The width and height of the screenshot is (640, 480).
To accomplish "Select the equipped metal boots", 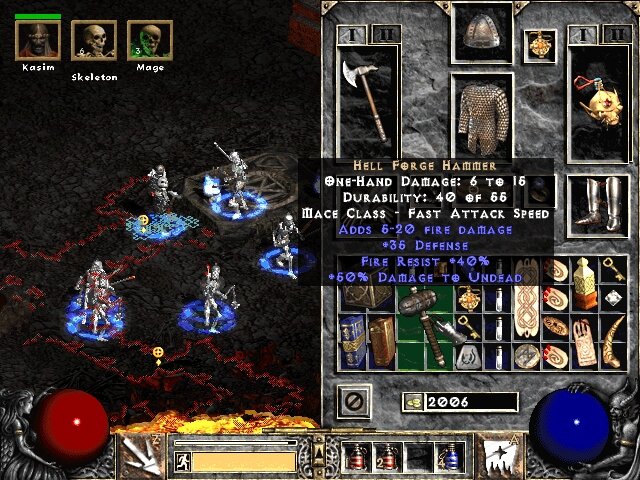I will 597,205.
